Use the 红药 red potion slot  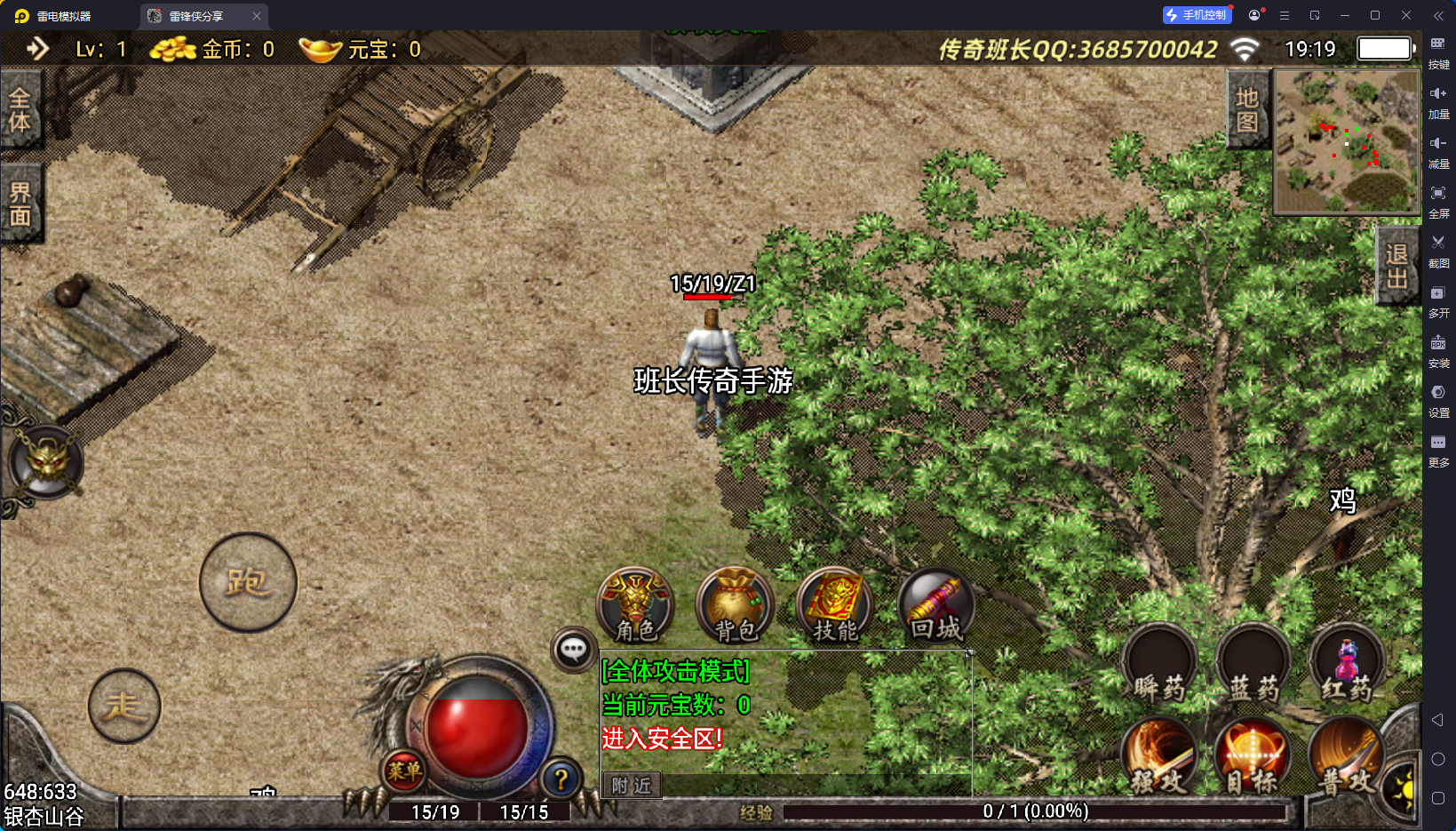[1347, 665]
